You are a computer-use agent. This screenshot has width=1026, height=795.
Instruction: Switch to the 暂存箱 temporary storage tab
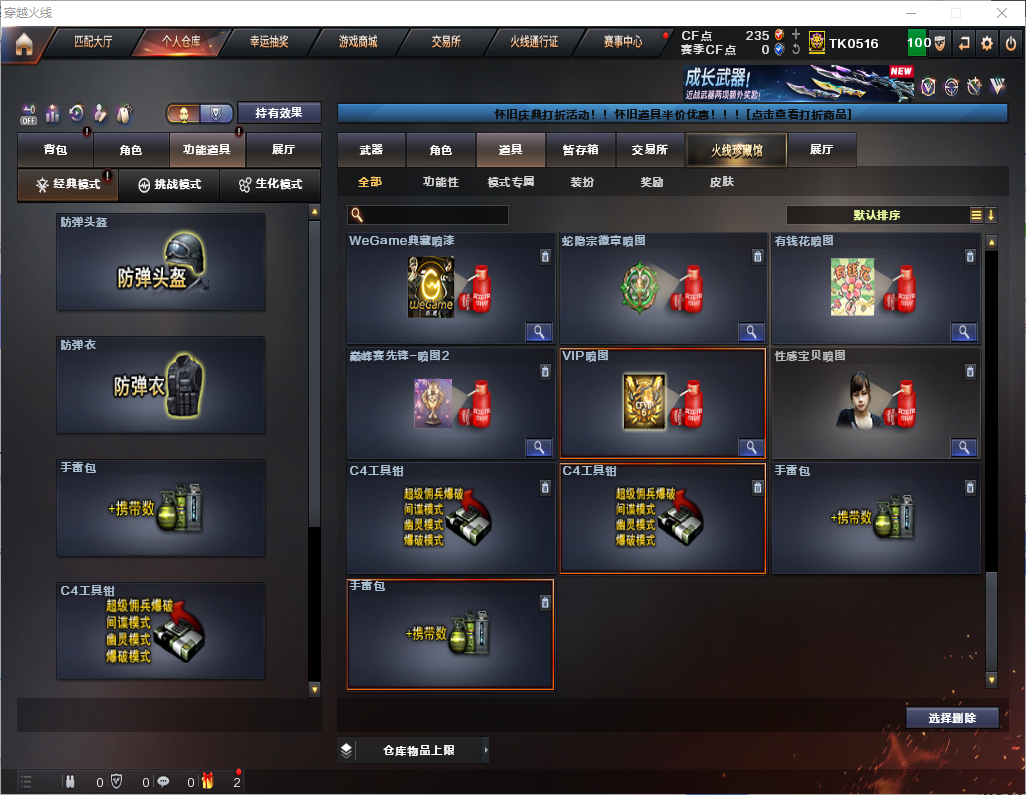coord(580,150)
